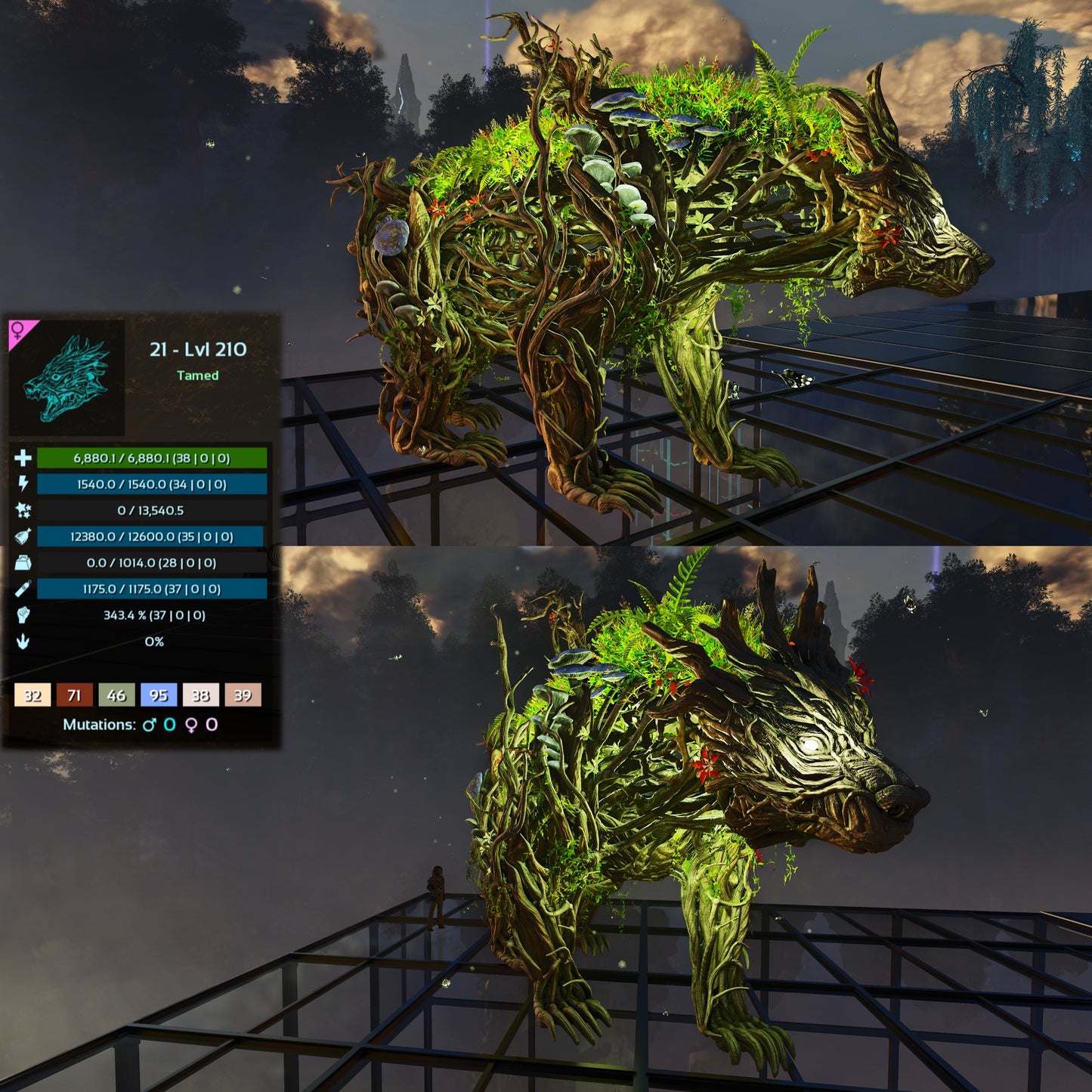Click the health cross stat icon
The height and width of the screenshot is (1092, 1092).
(23, 458)
